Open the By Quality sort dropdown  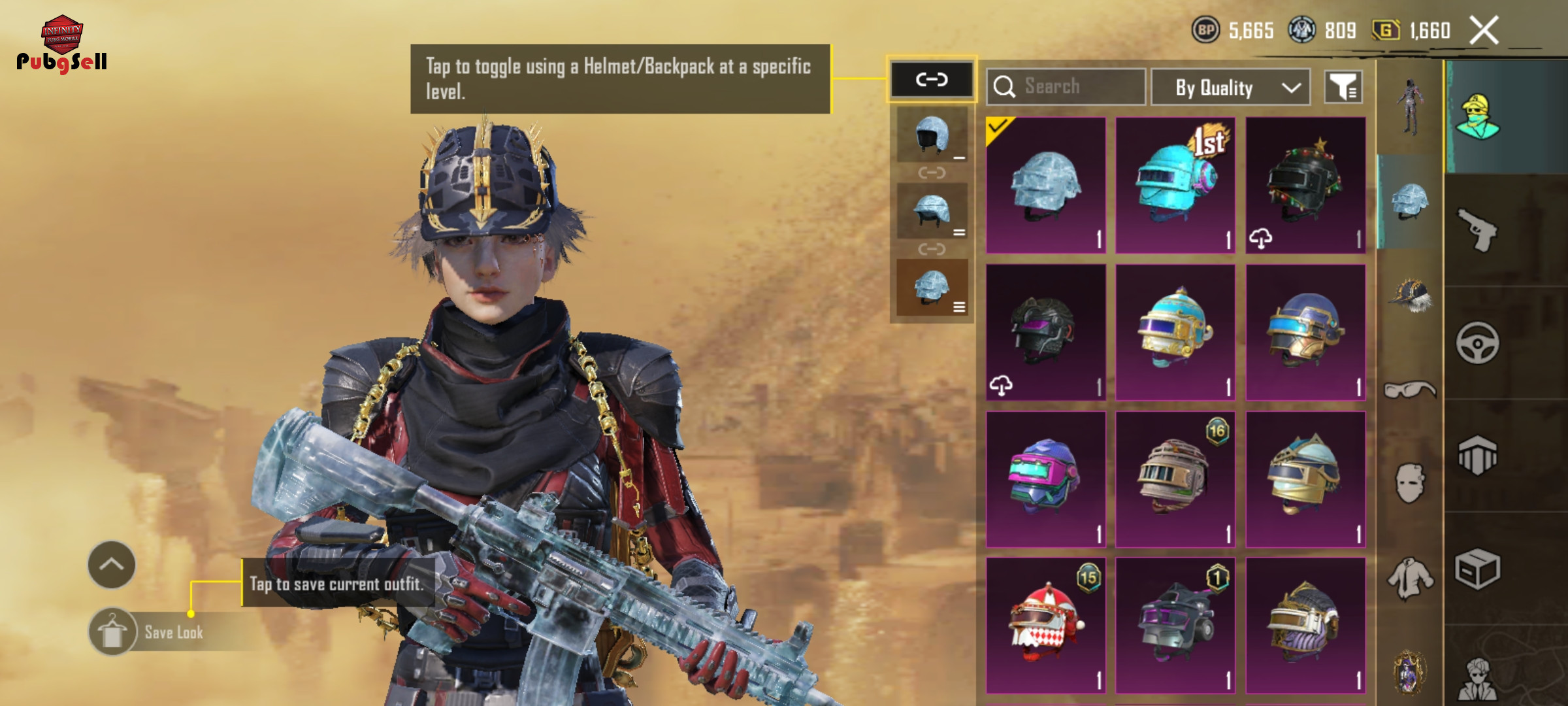1230,87
